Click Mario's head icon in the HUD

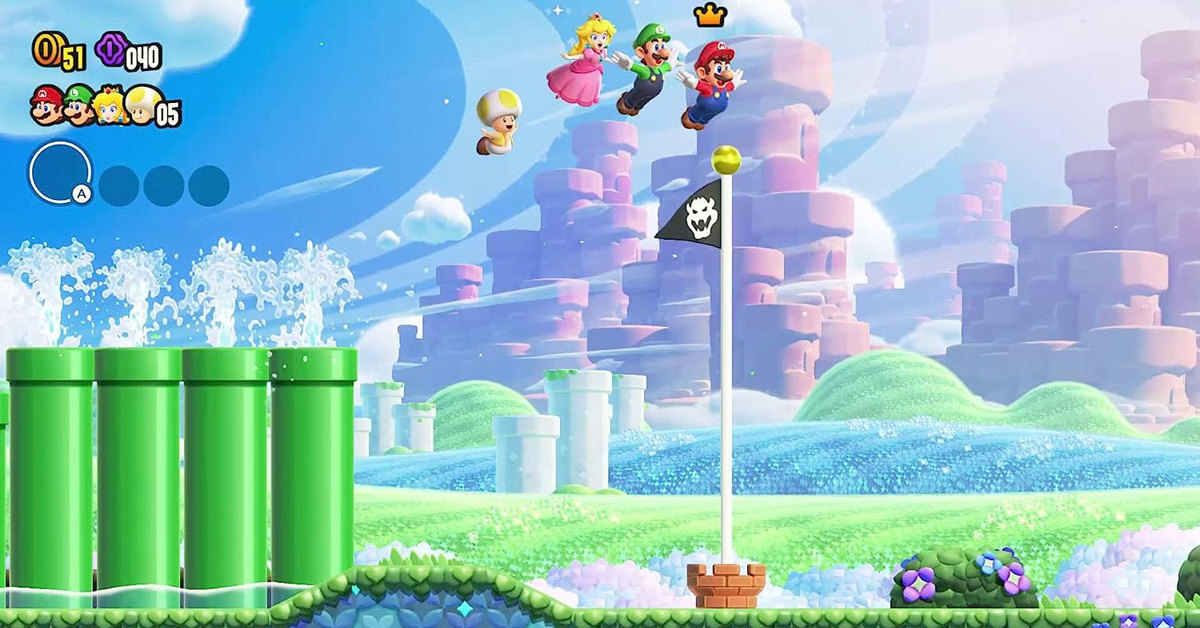[x=46, y=103]
